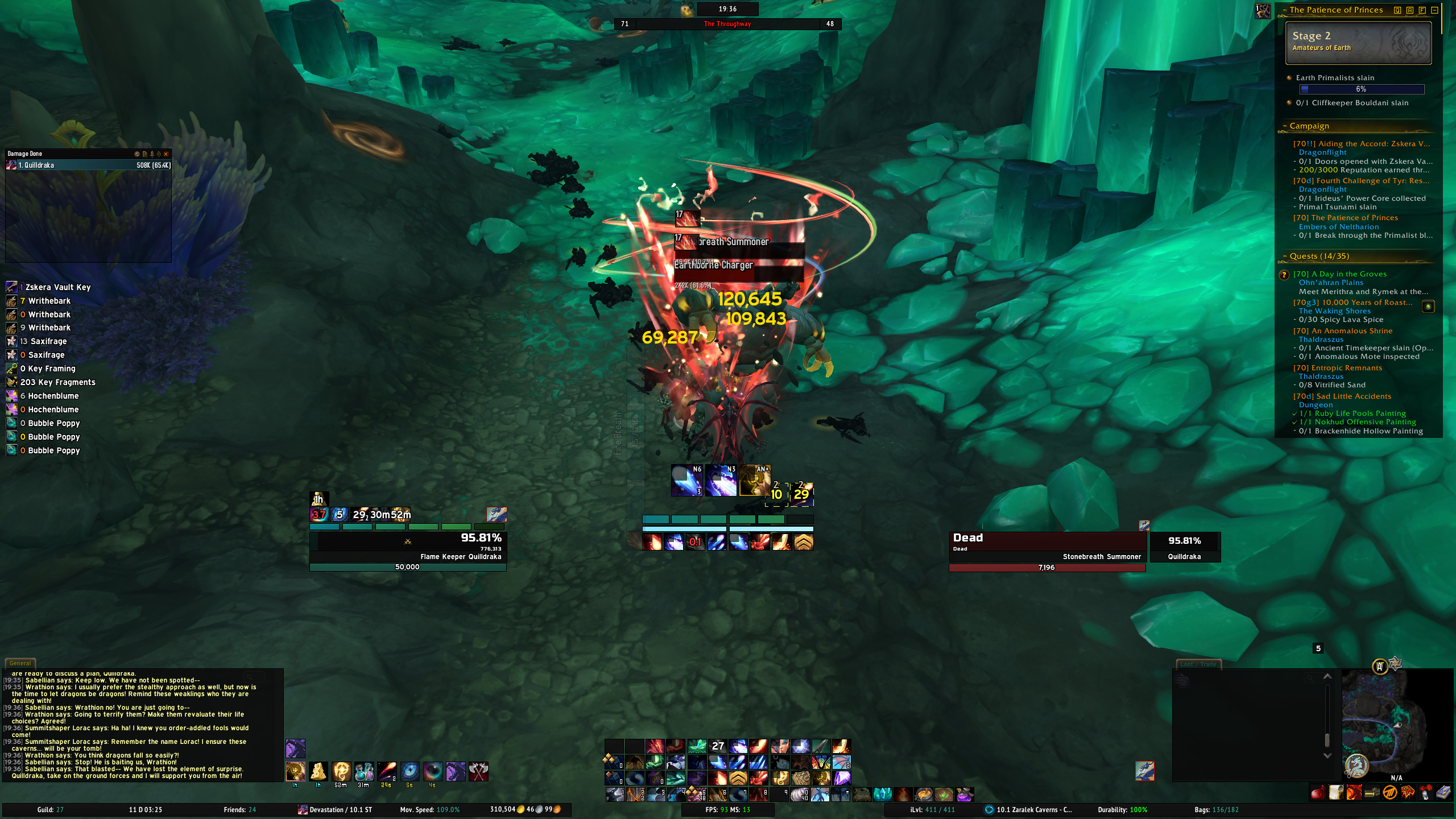
Task: Open the Dragonflight dragon summary button on minimap
Action: tap(1356, 766)
